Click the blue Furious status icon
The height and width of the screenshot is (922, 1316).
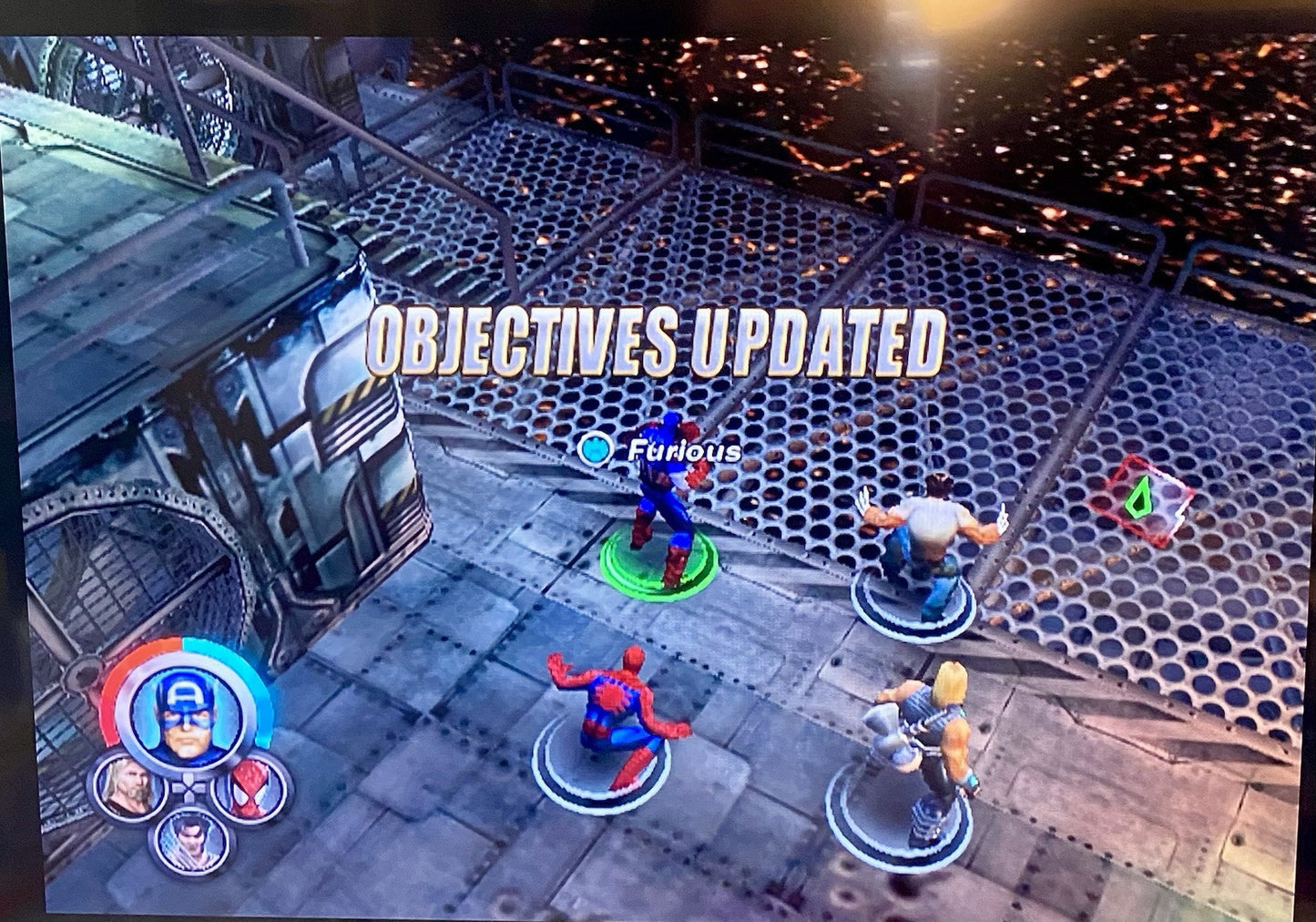[597, 448]
